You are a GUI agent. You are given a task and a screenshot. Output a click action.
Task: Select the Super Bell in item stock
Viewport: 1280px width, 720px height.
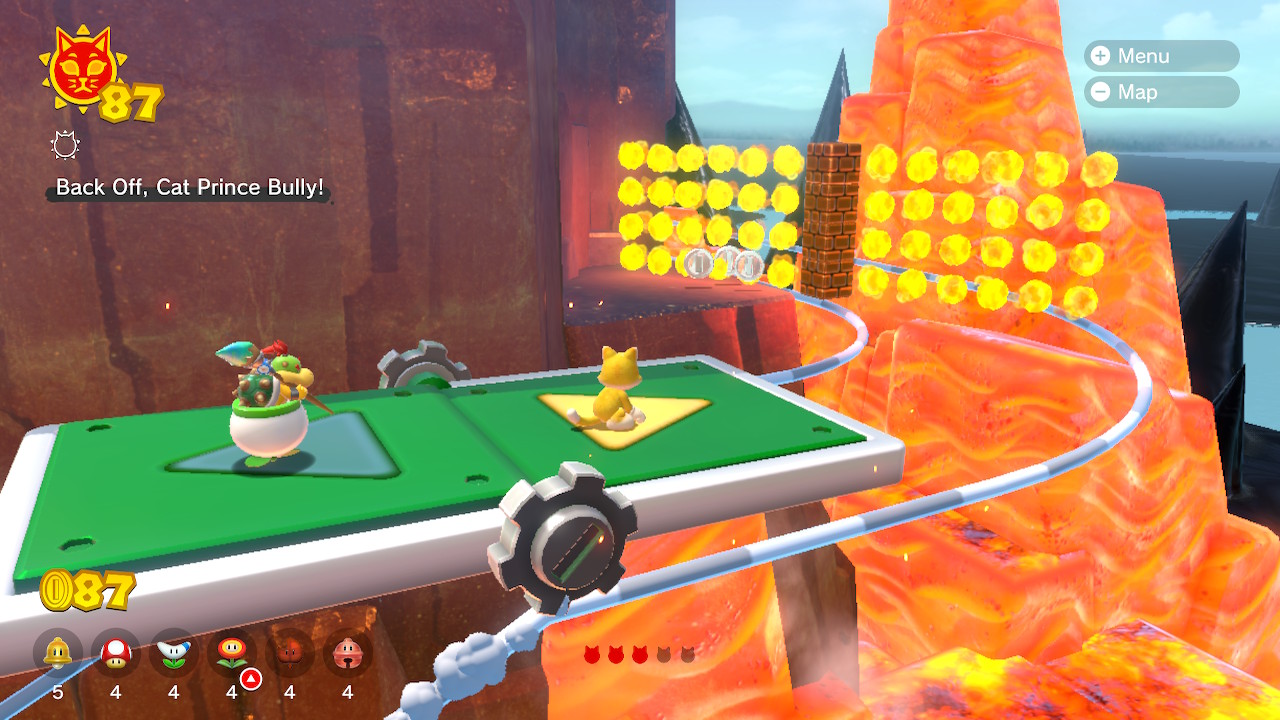[58, 654]
